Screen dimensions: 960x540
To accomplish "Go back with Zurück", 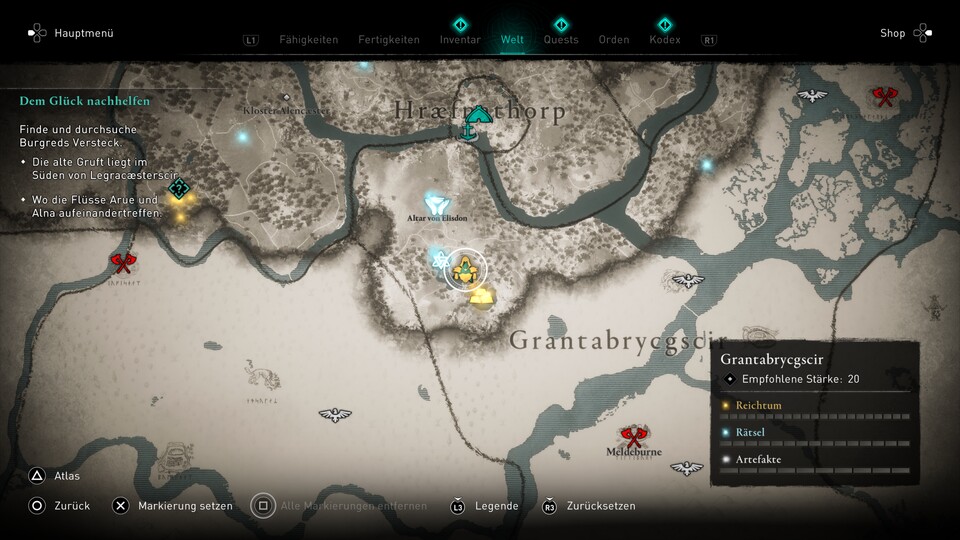I will (x=71, y=506).
